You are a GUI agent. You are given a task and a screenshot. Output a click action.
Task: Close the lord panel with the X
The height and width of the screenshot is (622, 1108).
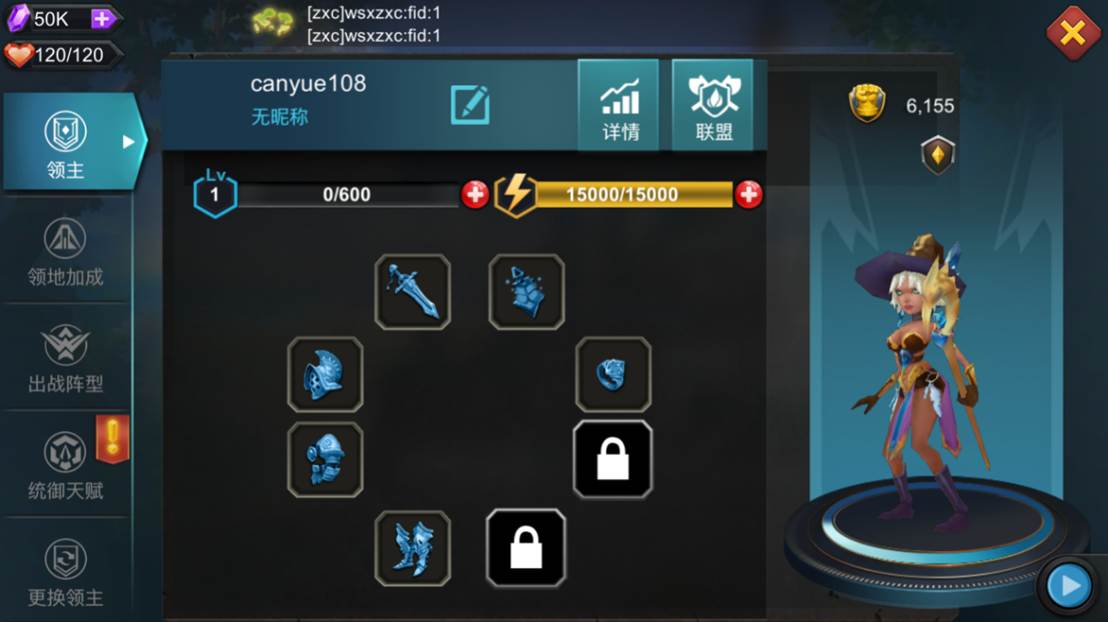click(1072, 33)
